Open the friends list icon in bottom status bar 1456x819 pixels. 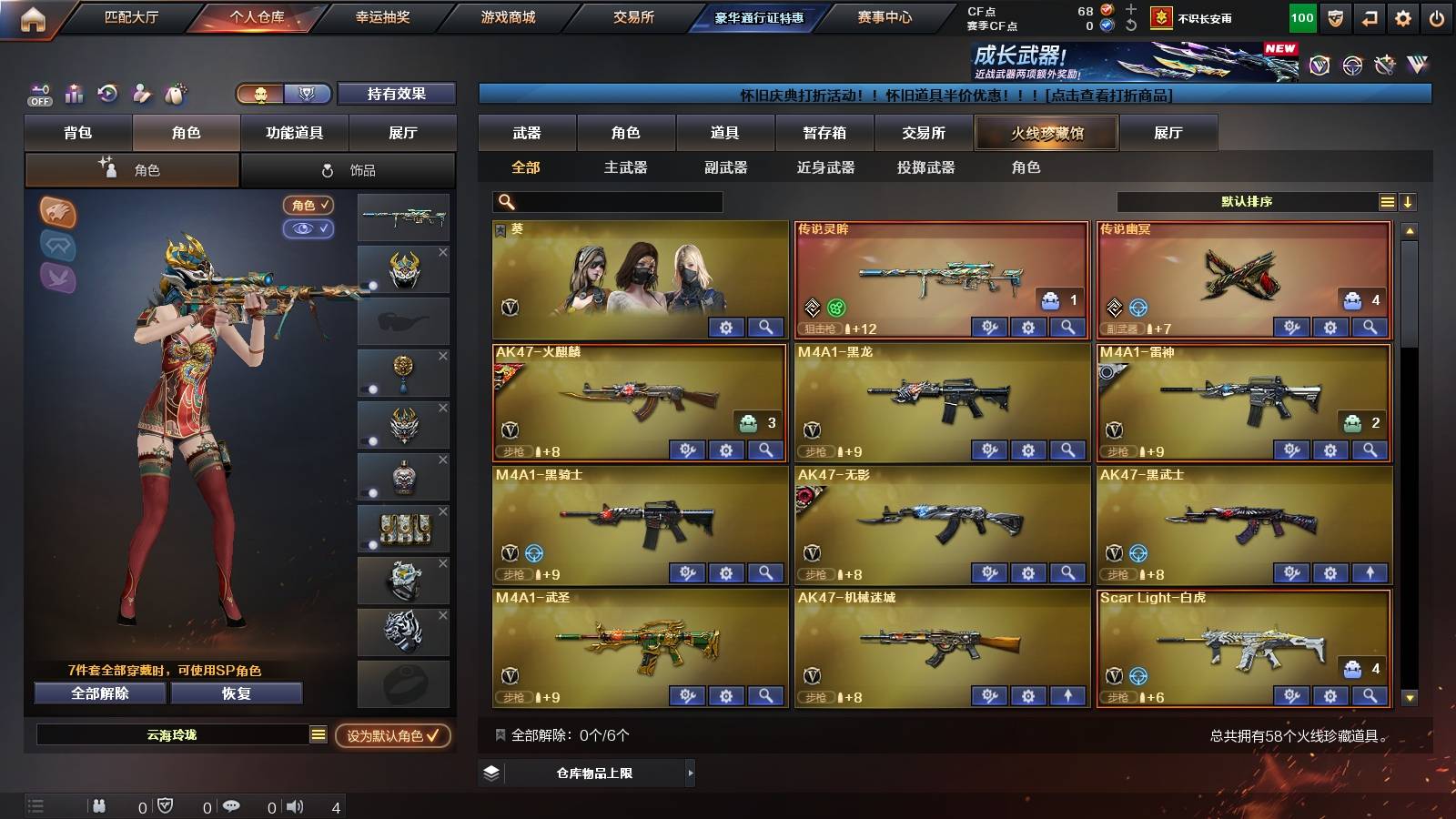point(98,805)
